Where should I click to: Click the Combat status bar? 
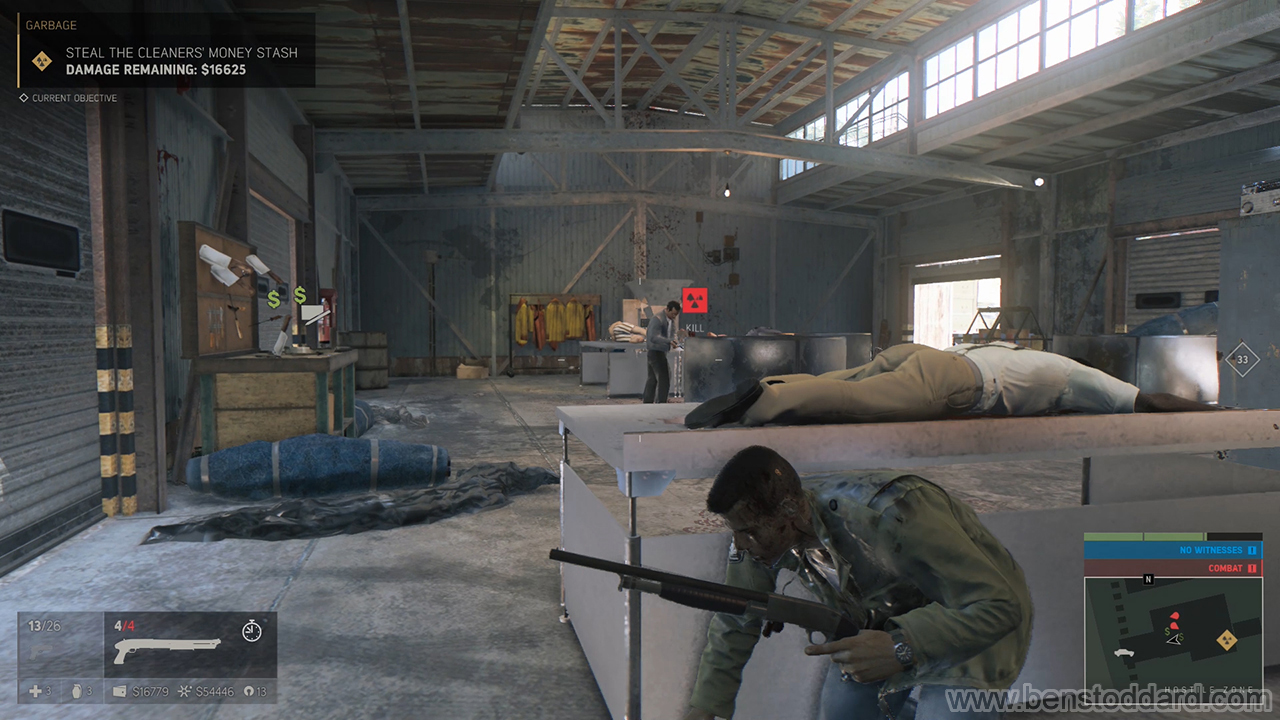click(1172, 568)
